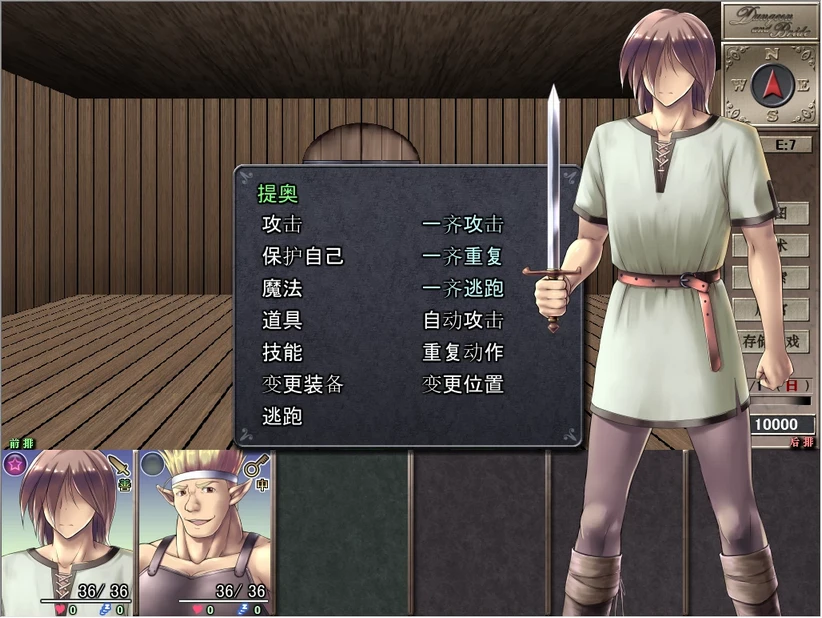Open the 魔法 magic menu
Screen dimensions: 822x618
click(281, 289)
